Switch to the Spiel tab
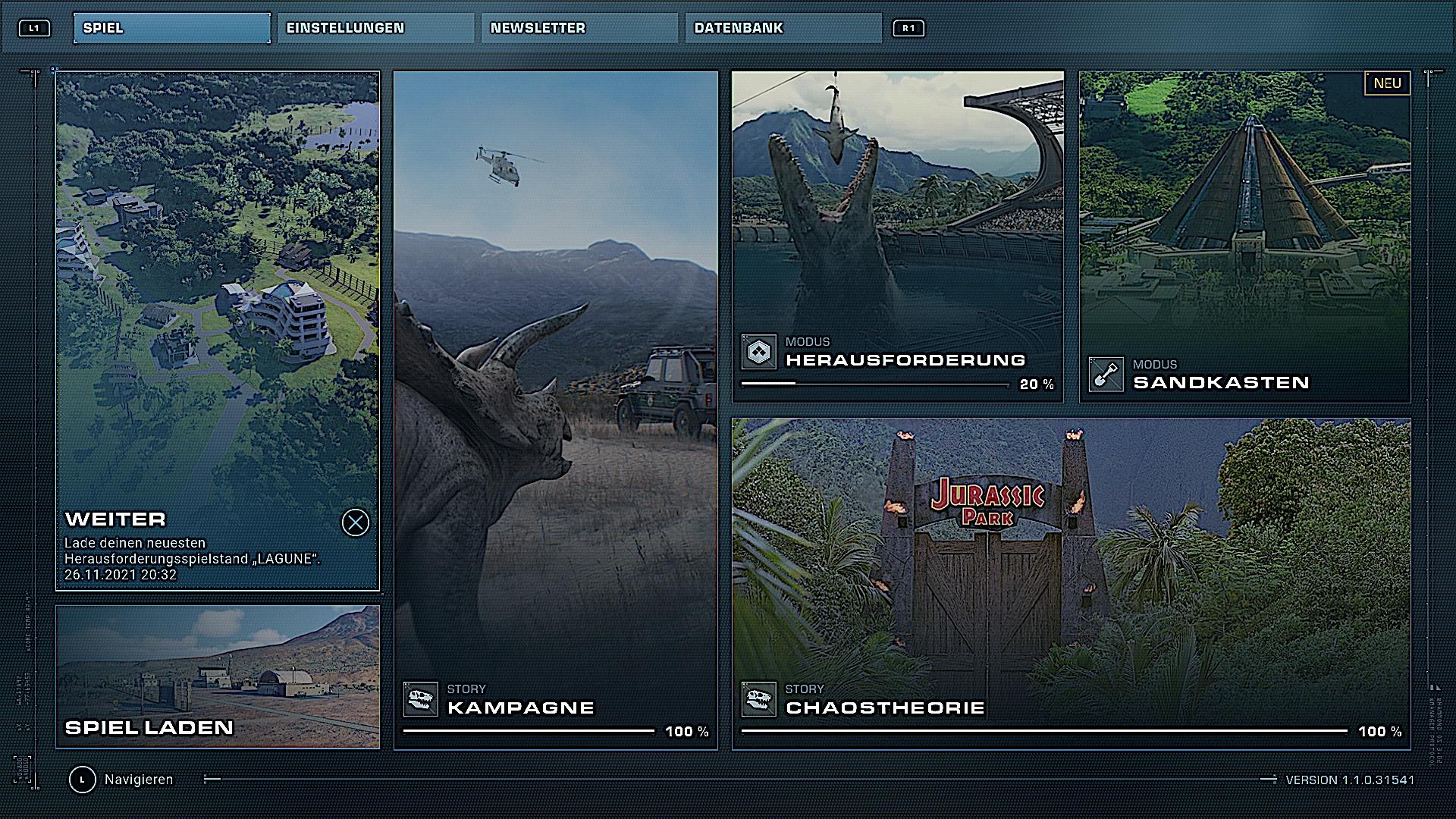The height and width of the screenshot is (819, 1456). [x=171, y=28]
